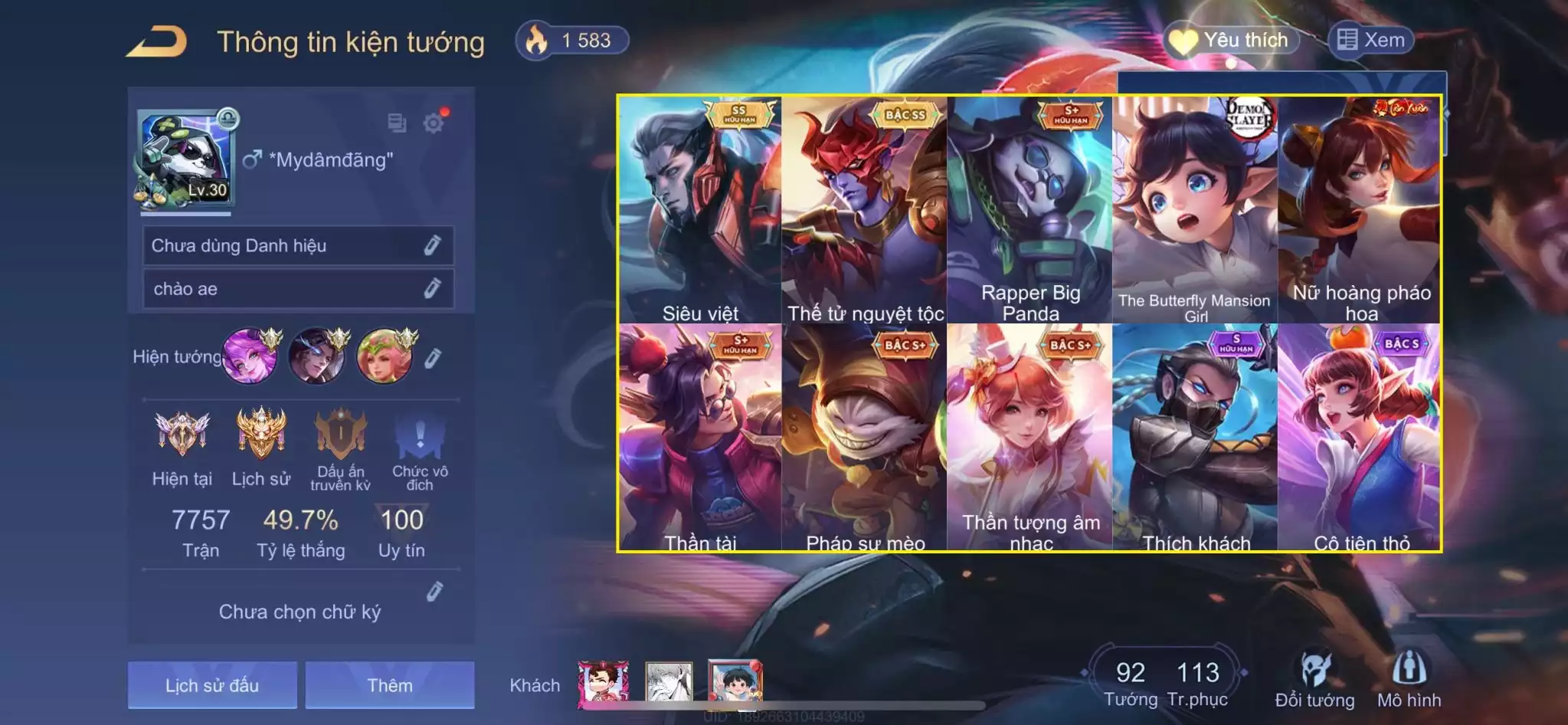Open Dấu ấn truyền kỳ badge
The image size is (1568, 725).
click(x=341, y=448)
